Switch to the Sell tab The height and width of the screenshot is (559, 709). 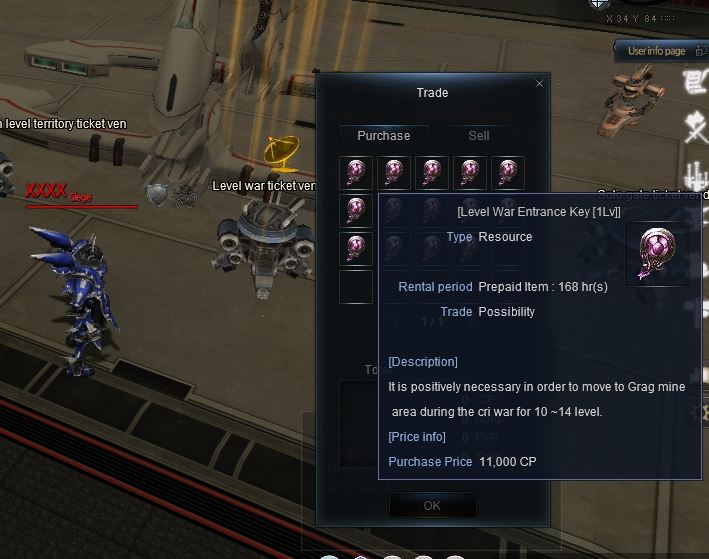point(479,135)
